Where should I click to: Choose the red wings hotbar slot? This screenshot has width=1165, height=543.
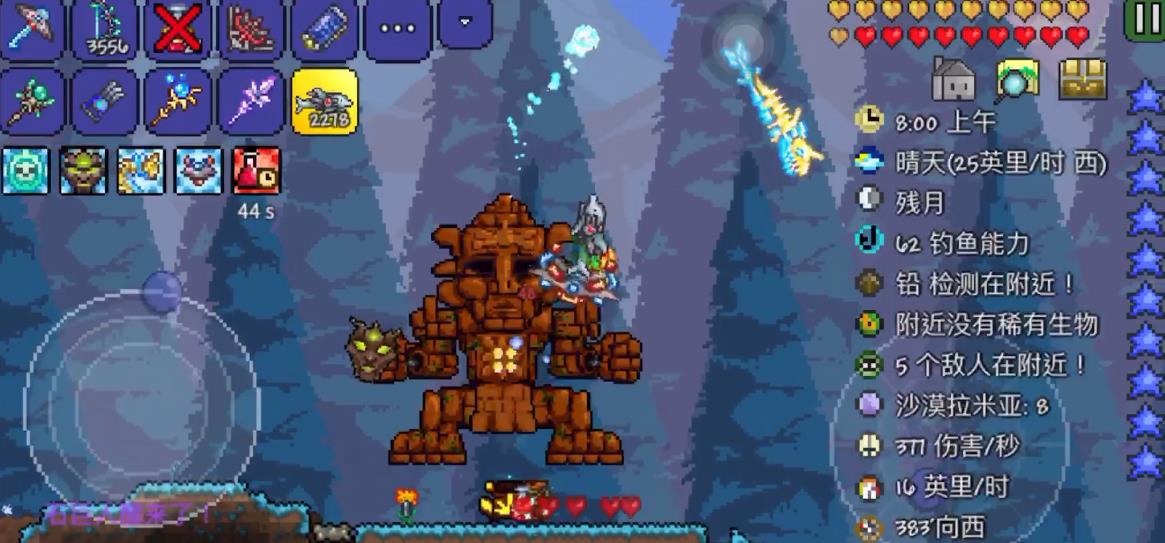pos(252,29)
